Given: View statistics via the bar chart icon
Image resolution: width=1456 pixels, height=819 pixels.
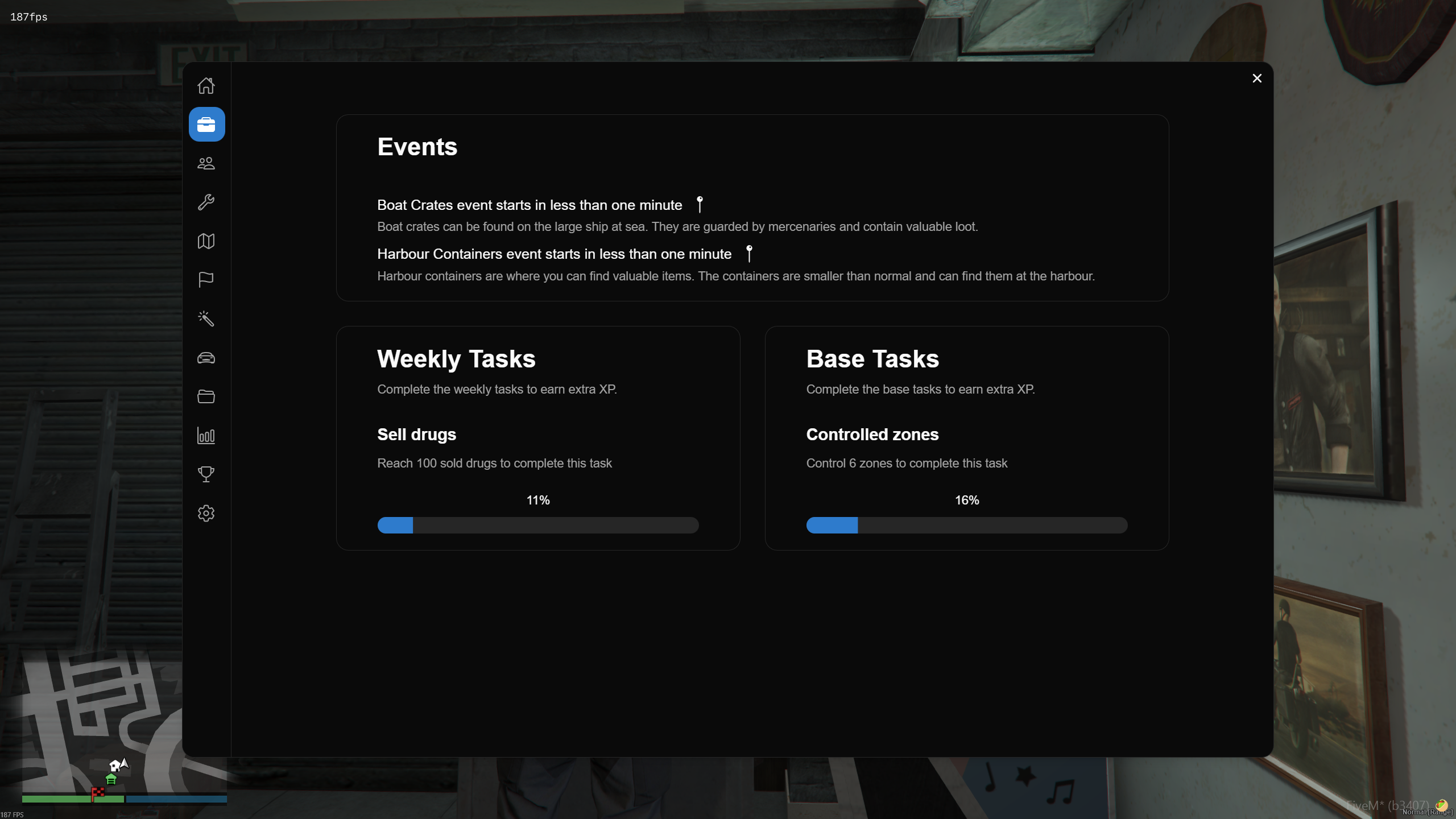Looking at the screenshot, I should point(206,436).
